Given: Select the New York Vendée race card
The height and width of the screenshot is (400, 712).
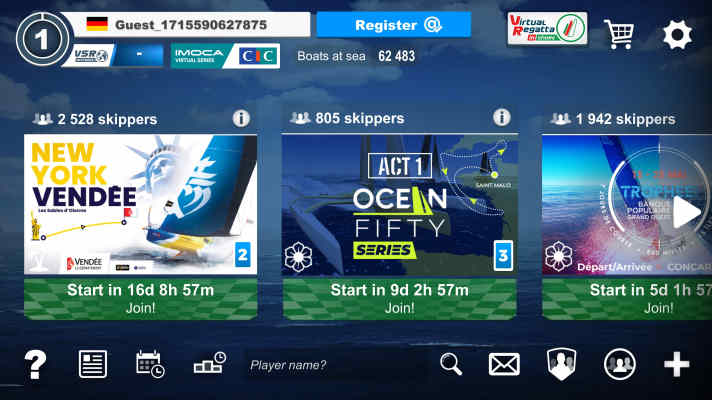Looking at the screenshot, I should (140, 205).
